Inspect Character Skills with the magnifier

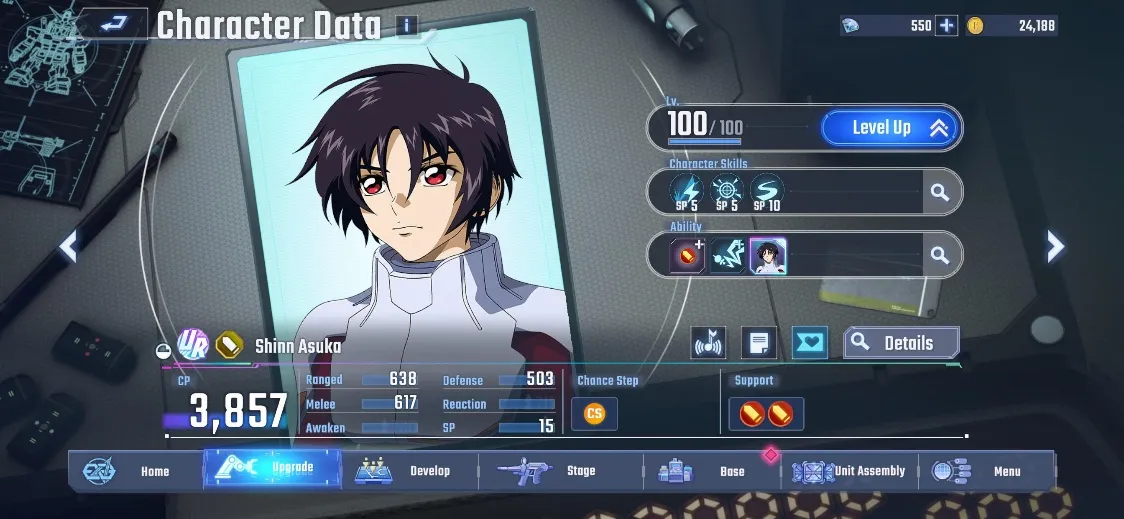pos(939,192)
